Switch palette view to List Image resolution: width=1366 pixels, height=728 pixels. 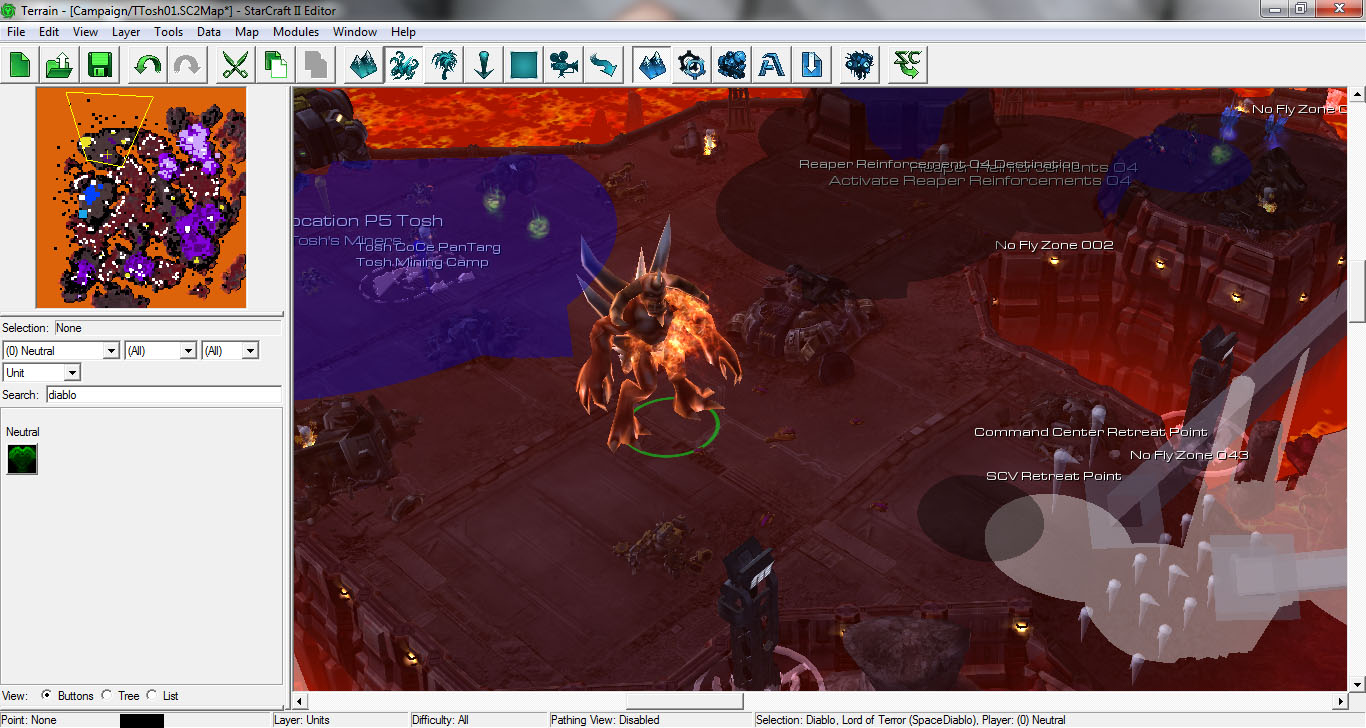[152, 696]
